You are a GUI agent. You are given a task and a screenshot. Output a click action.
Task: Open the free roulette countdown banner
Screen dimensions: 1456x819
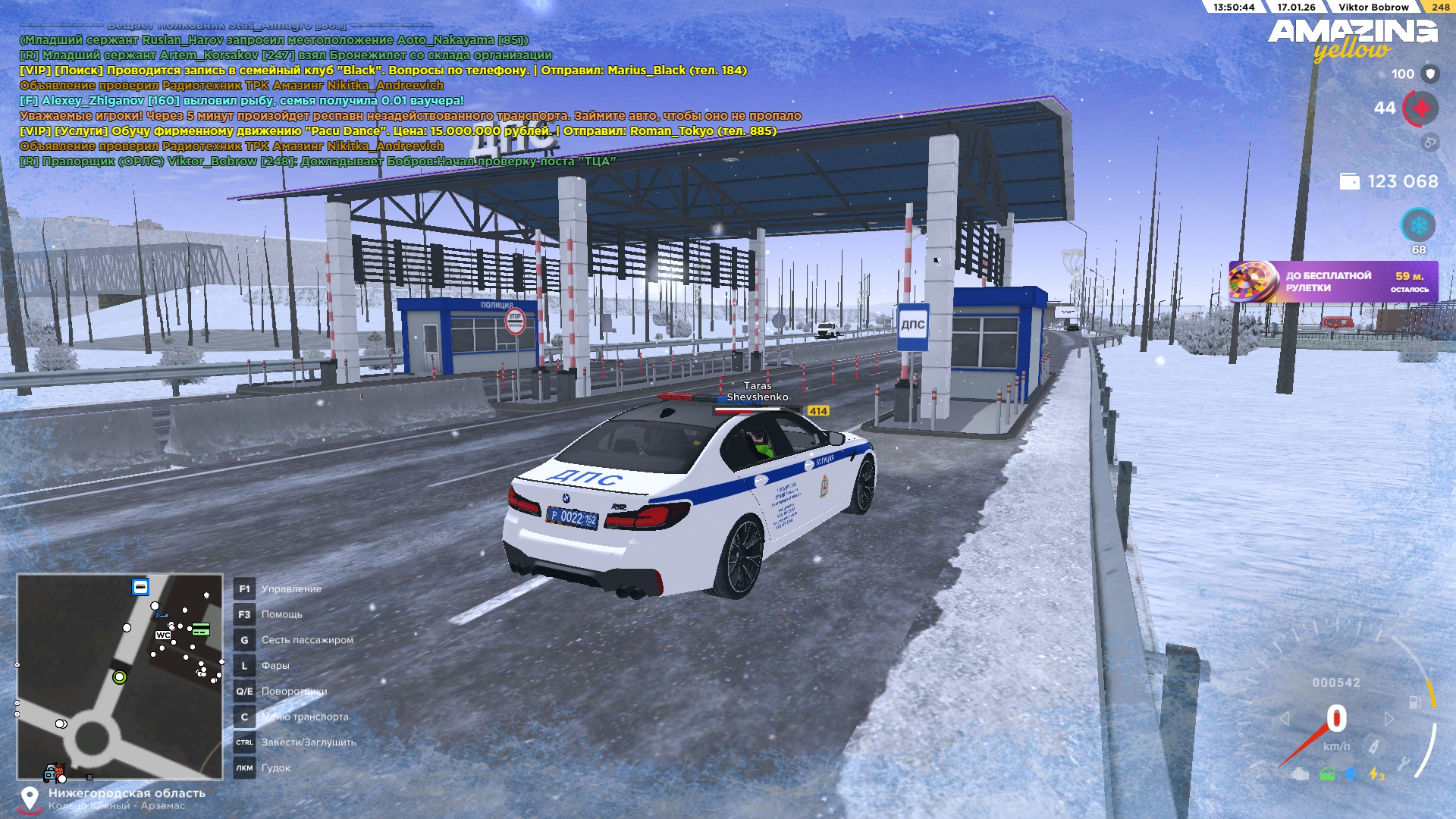point(1332,282)
